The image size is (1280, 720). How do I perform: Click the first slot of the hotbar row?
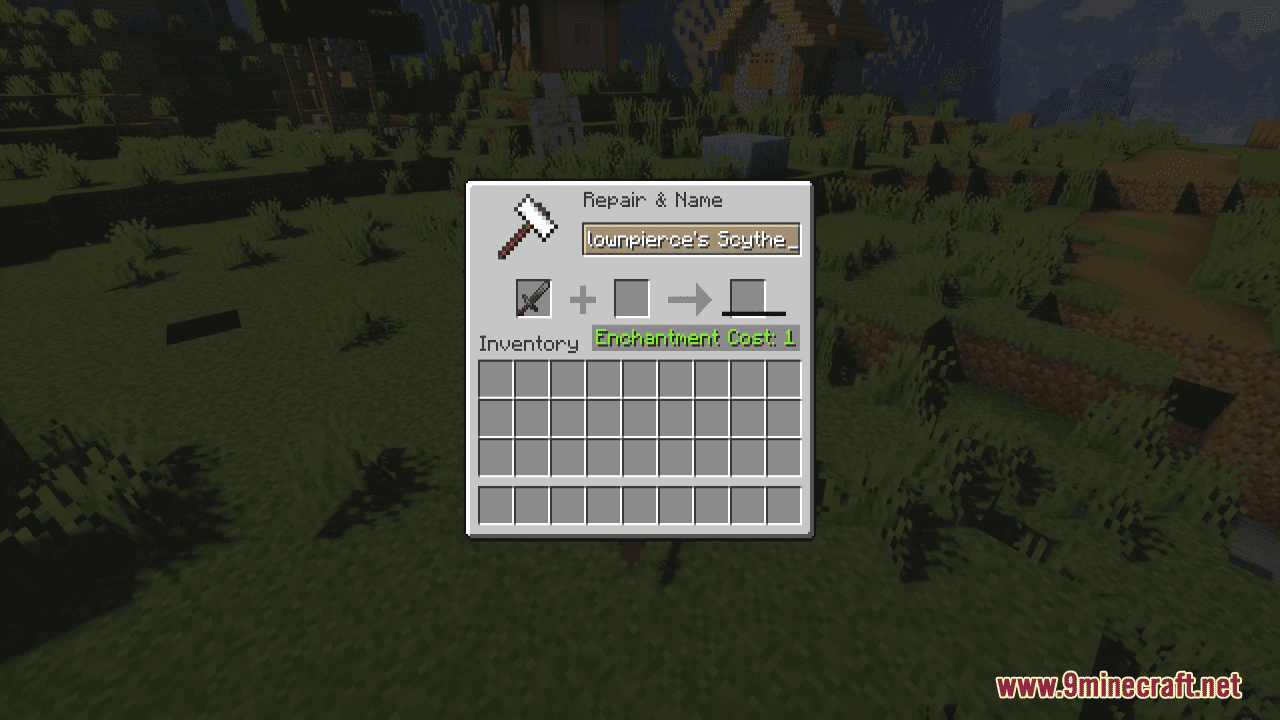point(497,506)
